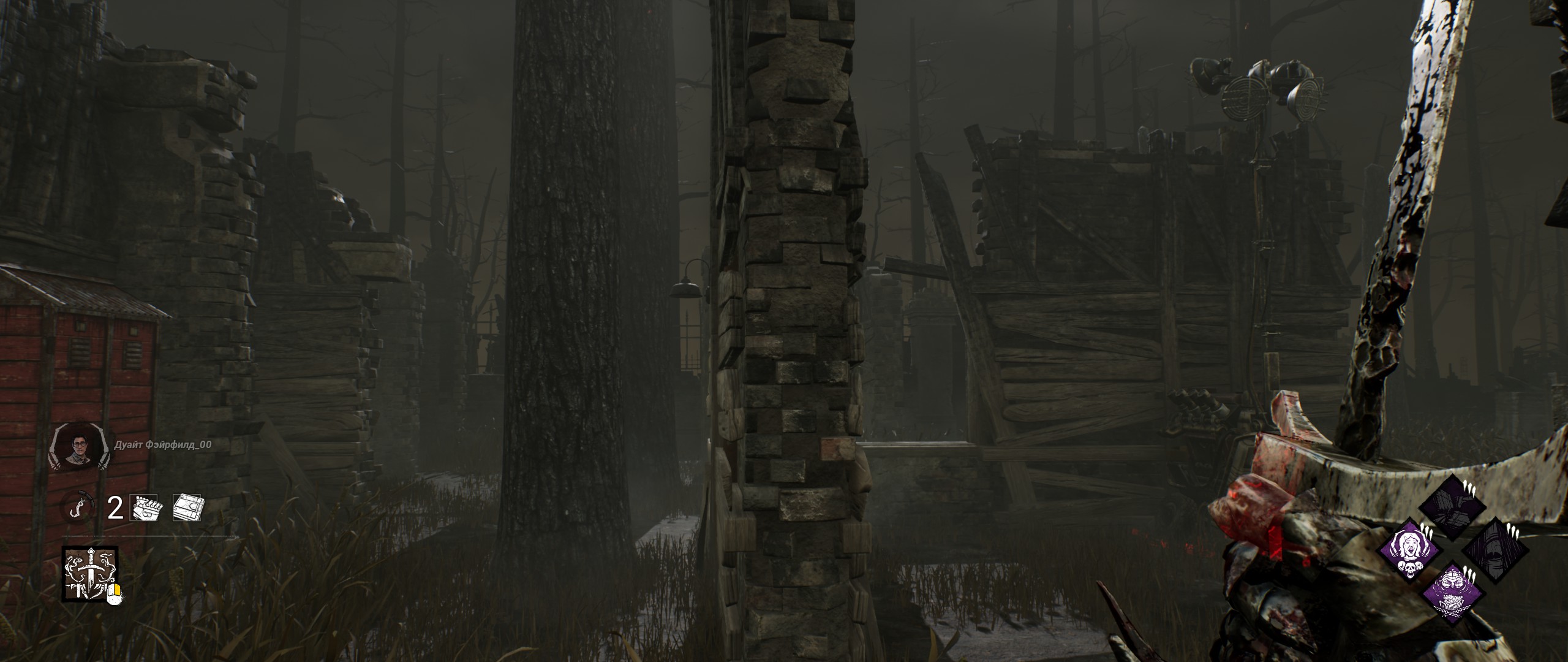
Task: Select the killer power dagger icon
Action: [x=91, y=573]
